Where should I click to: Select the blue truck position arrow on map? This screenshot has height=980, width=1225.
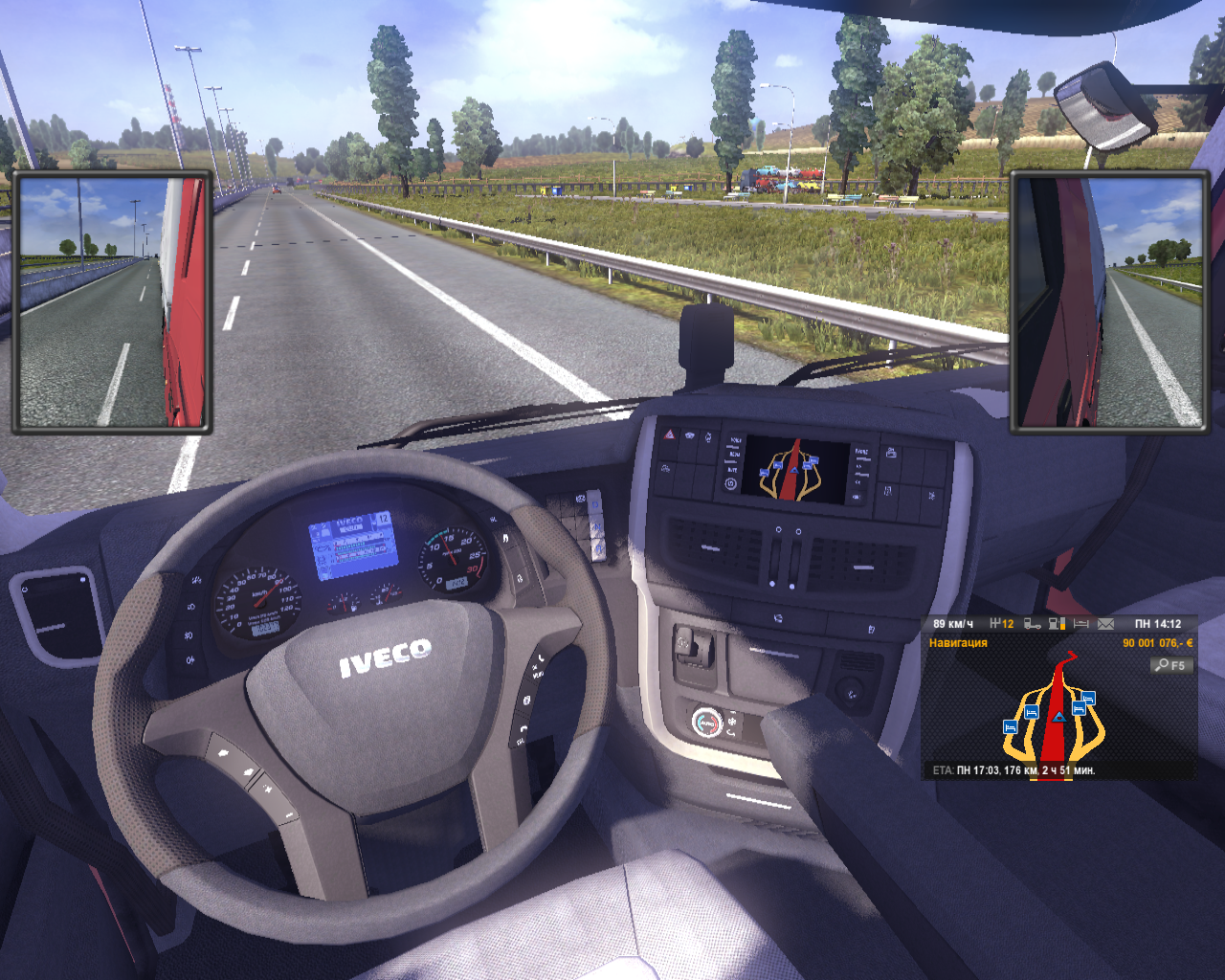(x=1058, y=716)
